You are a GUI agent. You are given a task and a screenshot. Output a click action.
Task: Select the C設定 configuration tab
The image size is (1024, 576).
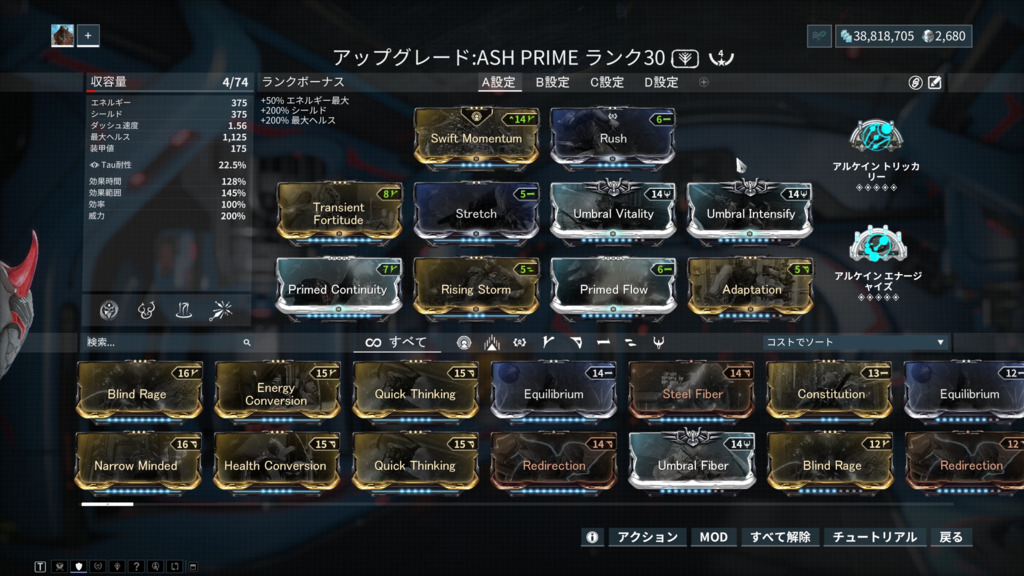click(607, 82)
